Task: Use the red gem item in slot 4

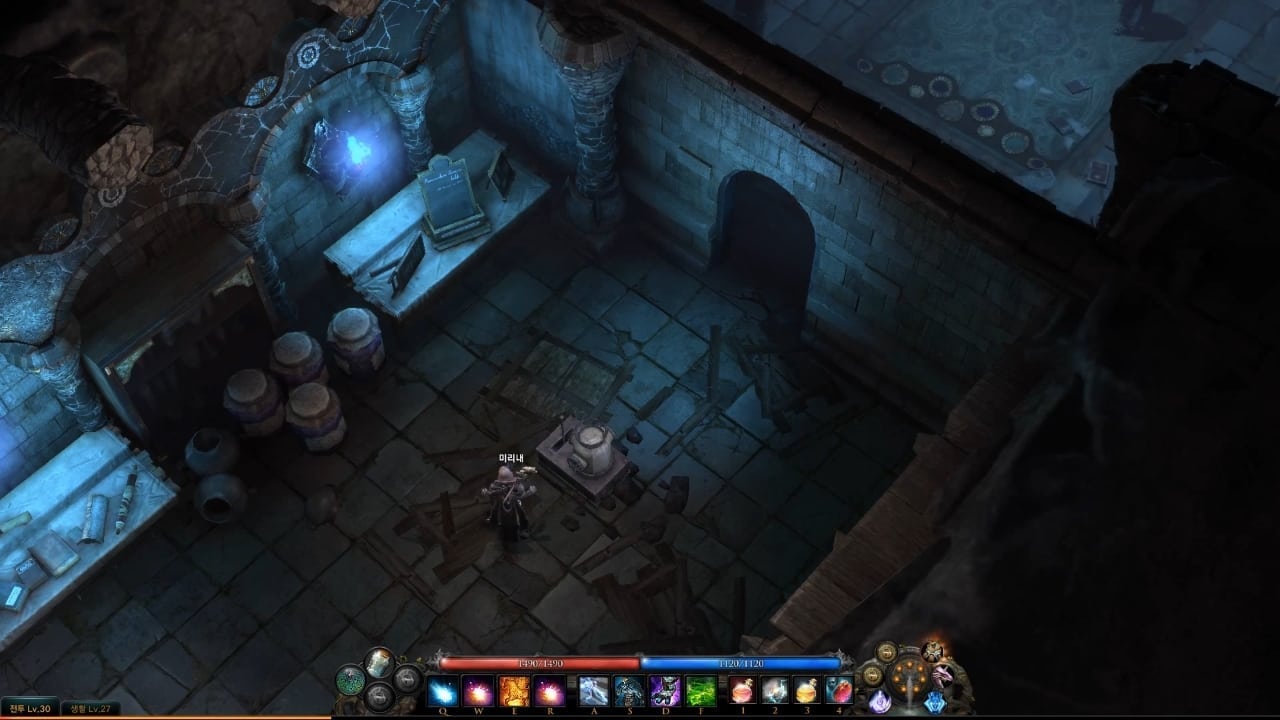Action: click(839, 690)
